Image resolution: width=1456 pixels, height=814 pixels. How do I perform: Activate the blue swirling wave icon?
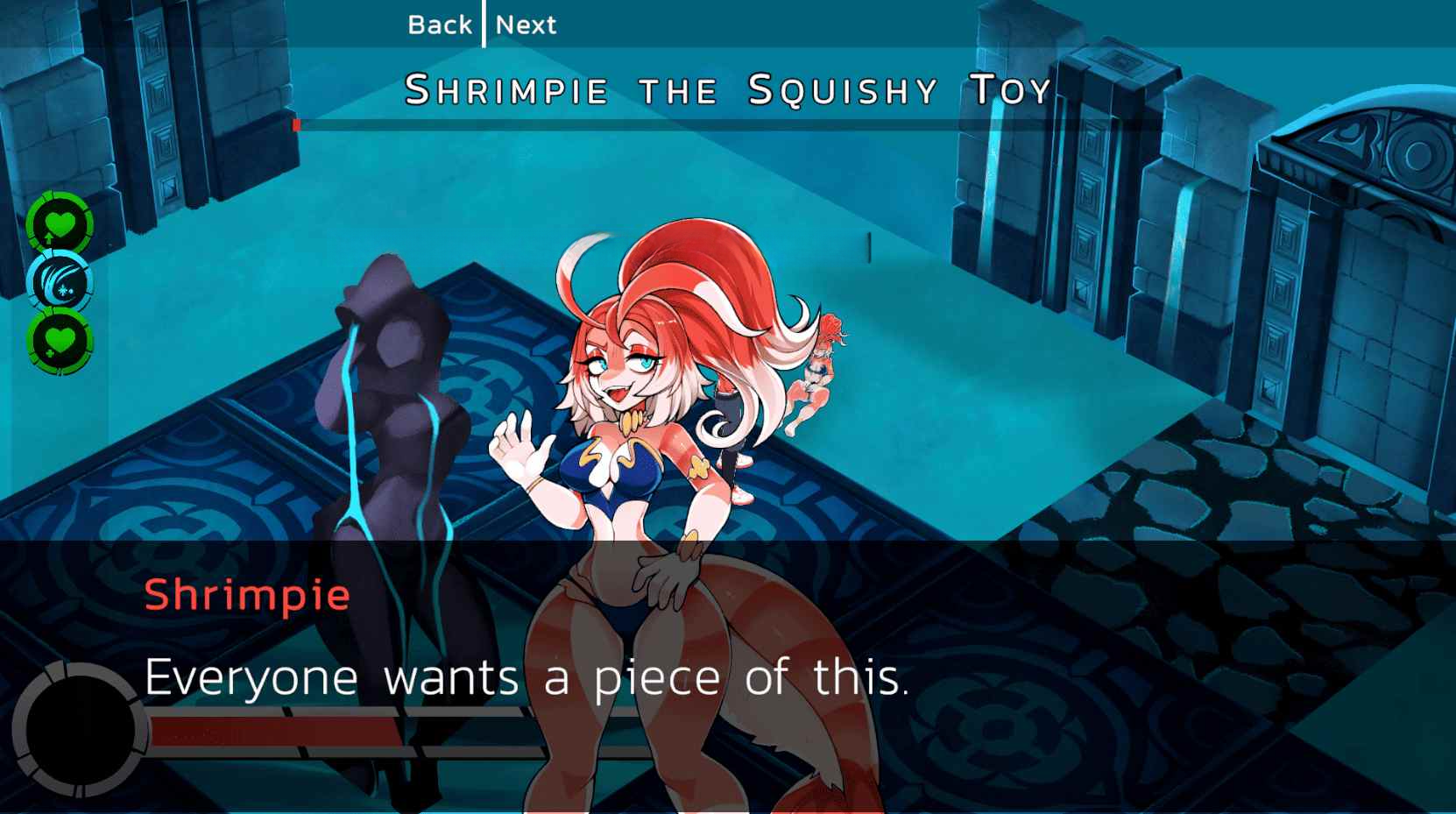pos(60,282)
